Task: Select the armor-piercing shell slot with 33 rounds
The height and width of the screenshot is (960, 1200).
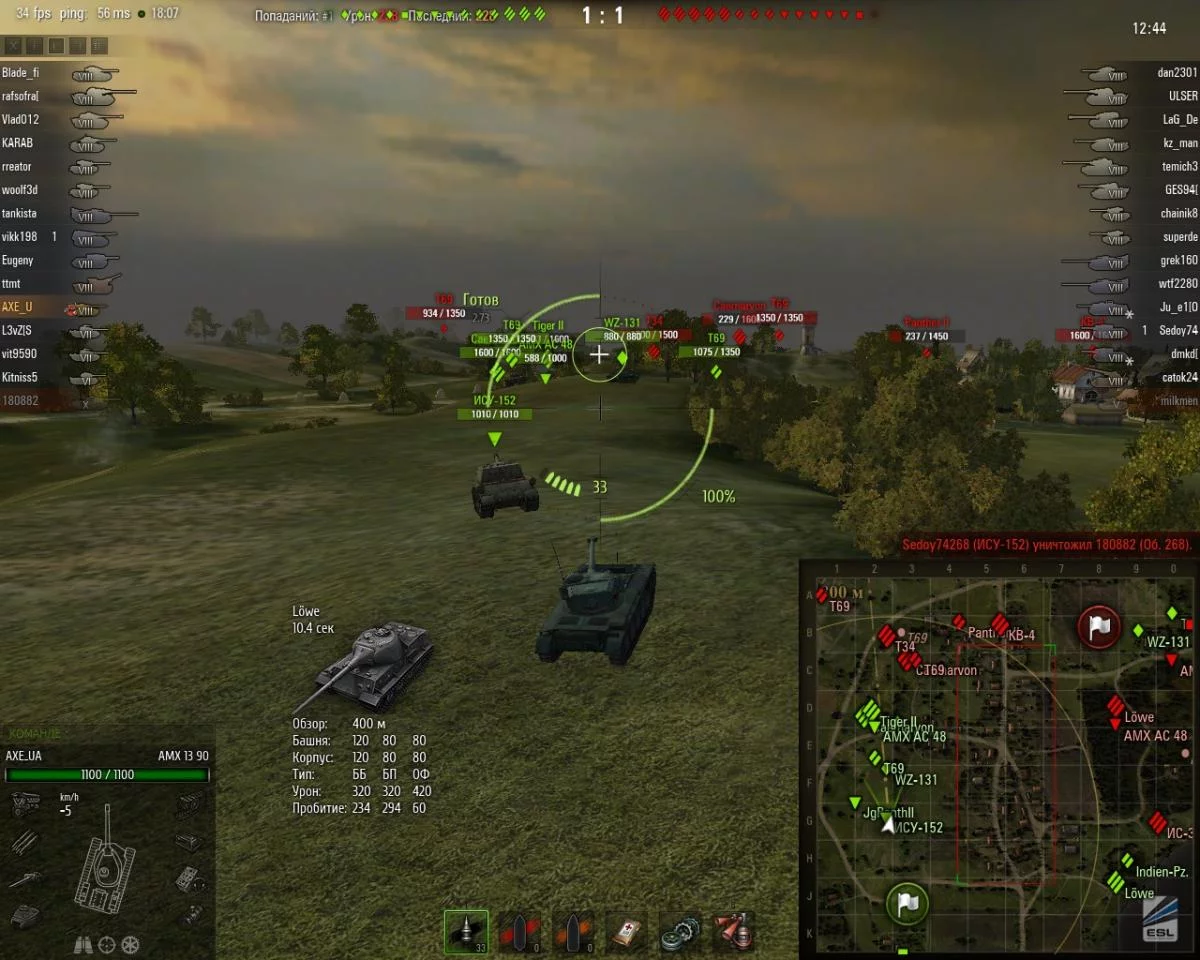Action: point(466,932)
